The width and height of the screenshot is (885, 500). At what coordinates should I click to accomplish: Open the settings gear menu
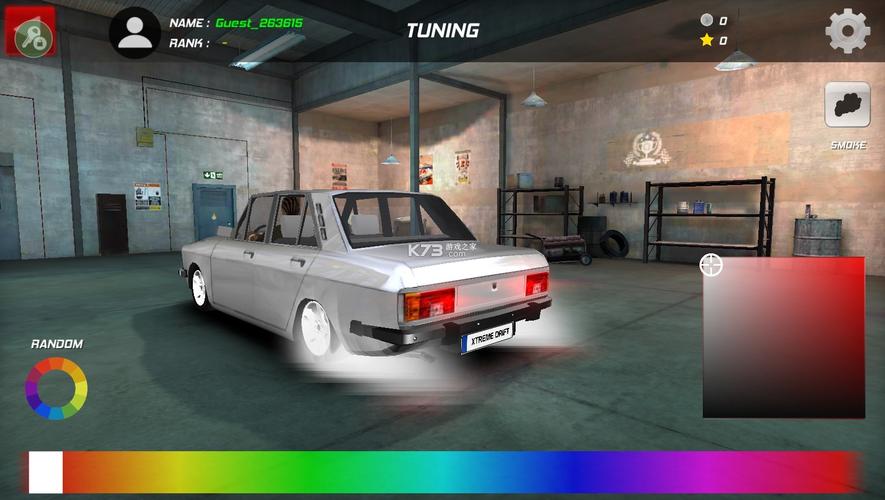pos(847,31)
